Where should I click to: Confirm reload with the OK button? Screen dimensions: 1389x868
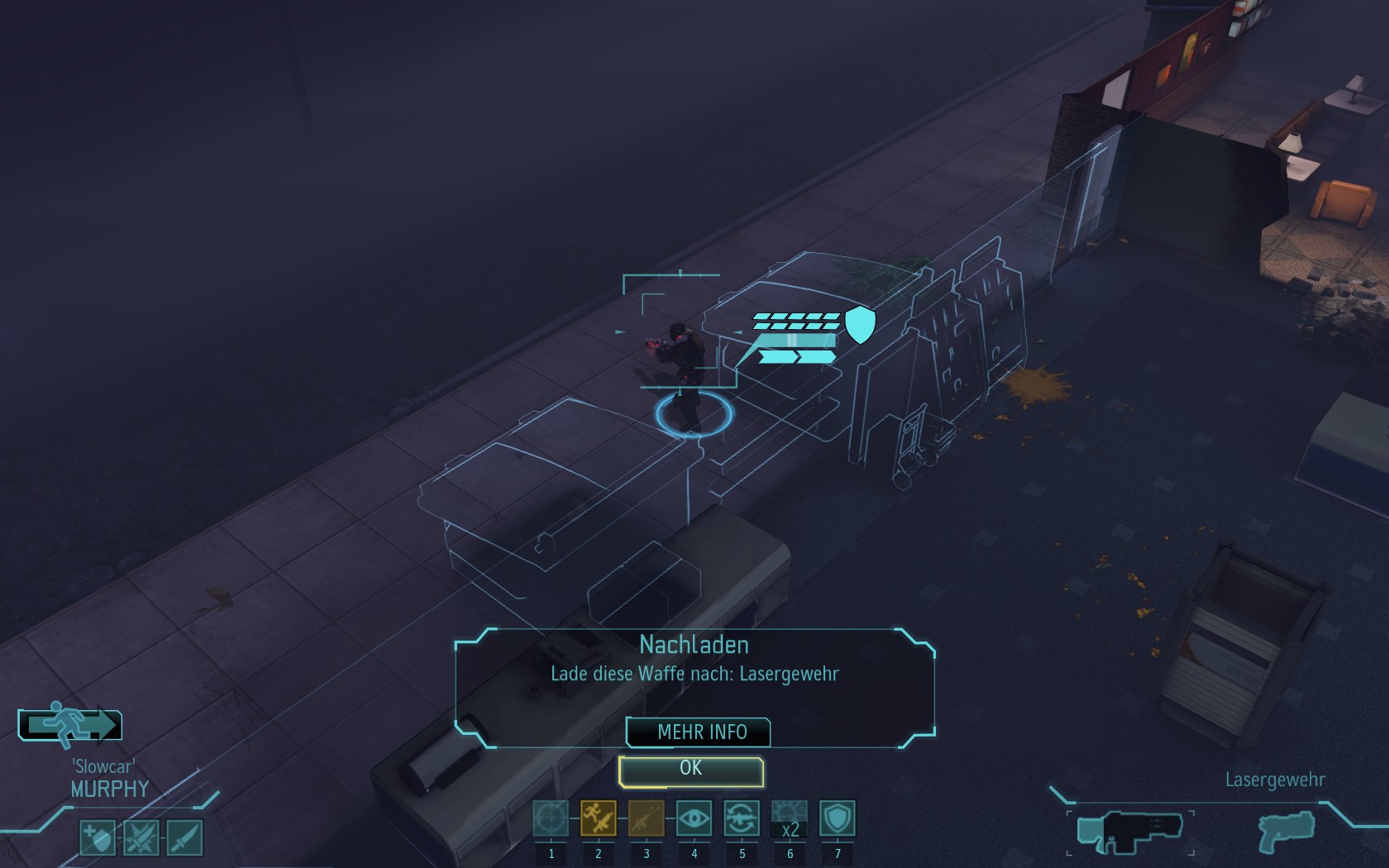(x=690, y=770)
